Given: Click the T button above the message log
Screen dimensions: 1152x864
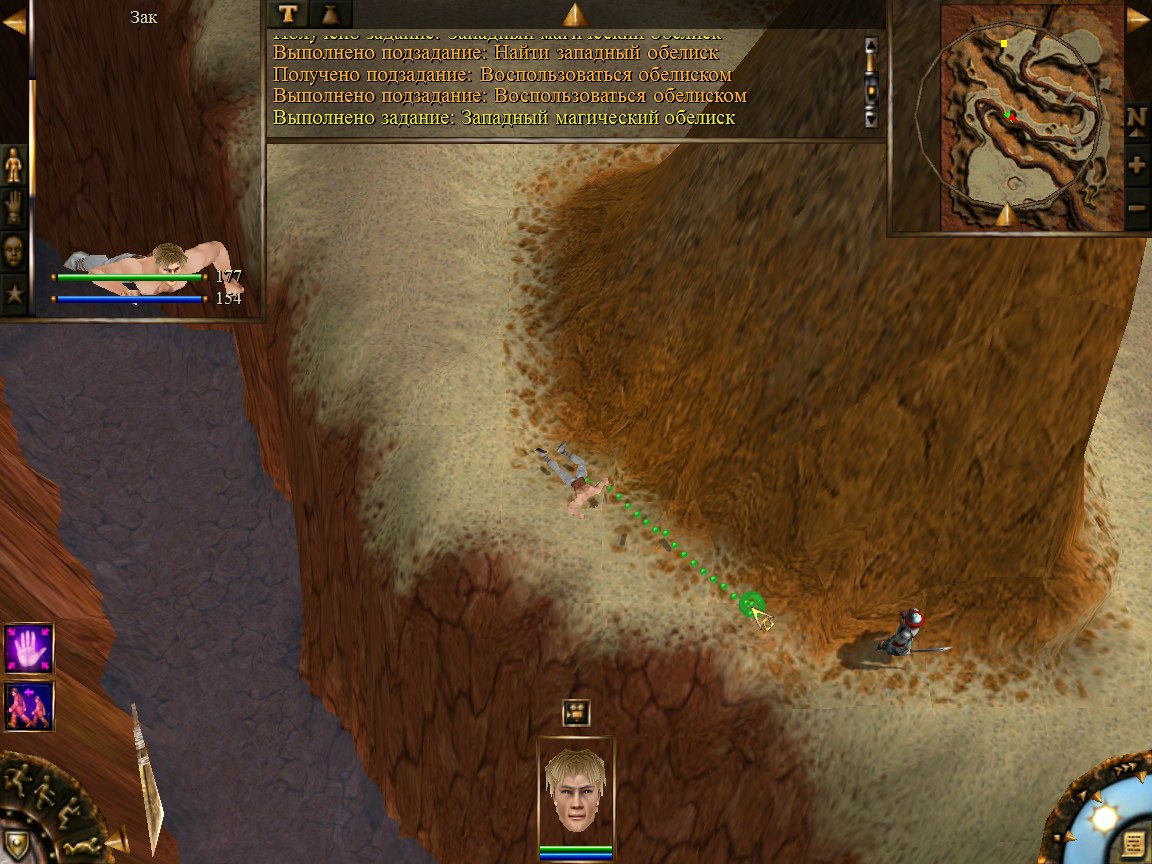Looking at the screenshot, I should coord(289,13).
